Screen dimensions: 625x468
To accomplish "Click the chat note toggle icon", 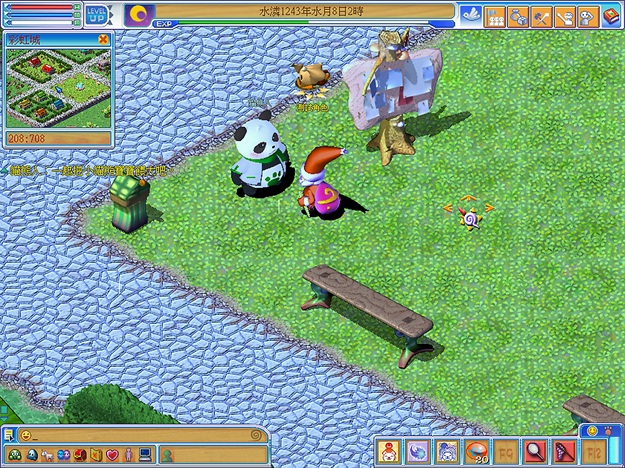I will tap(9, 436).
